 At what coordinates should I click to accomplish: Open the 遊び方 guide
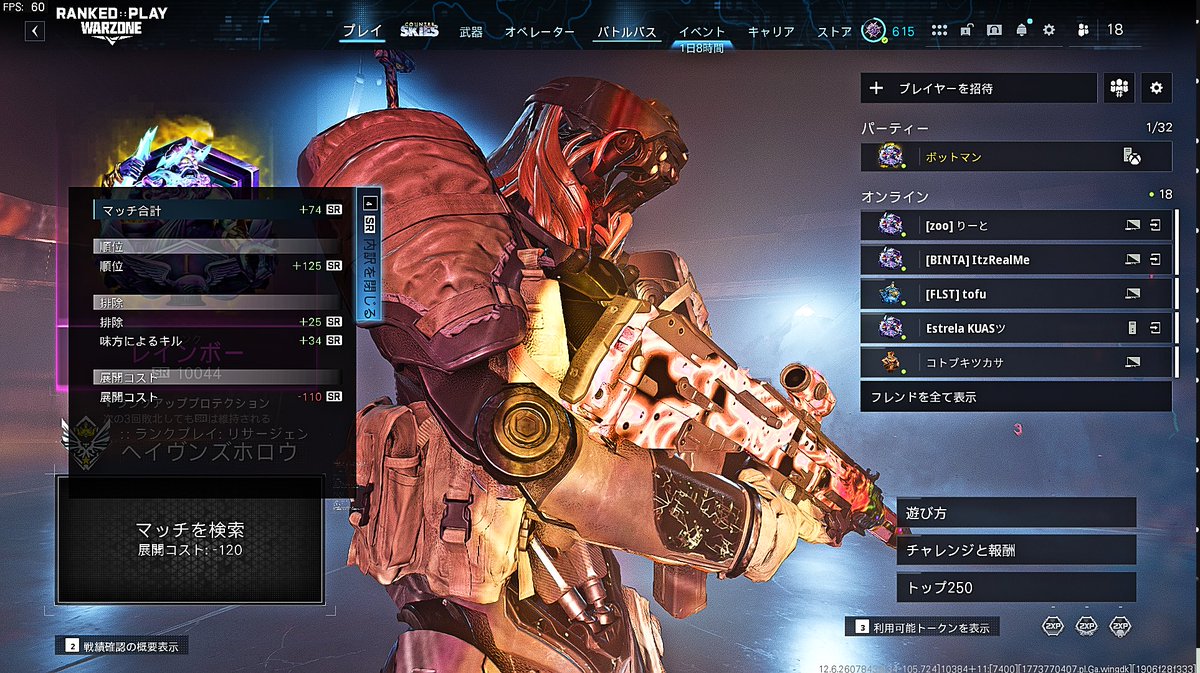pyautogui.click(x=1016, y=513)
